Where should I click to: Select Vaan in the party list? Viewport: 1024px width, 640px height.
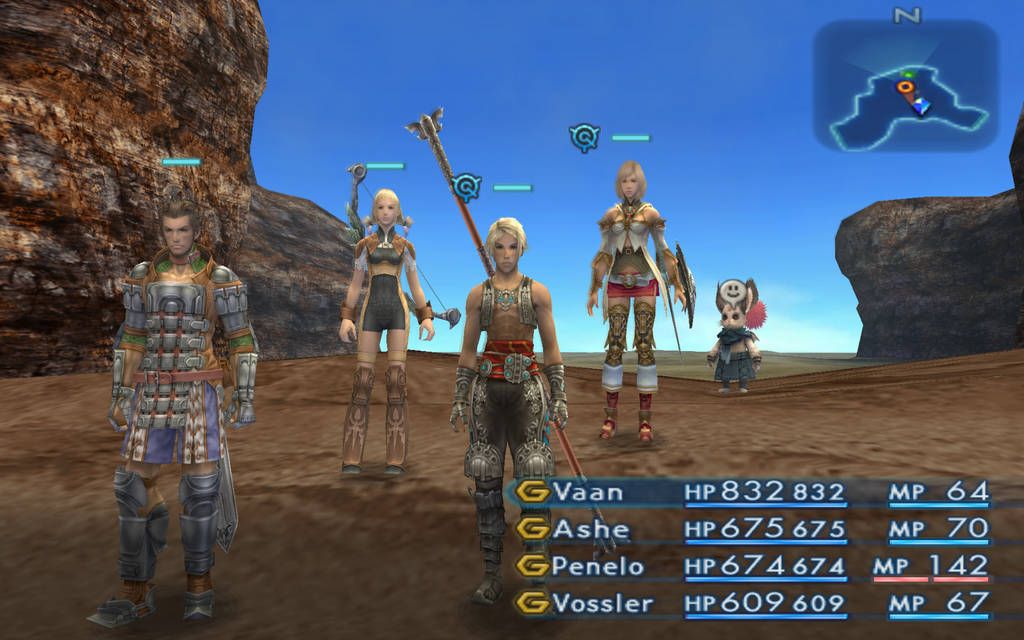[588, 491]
